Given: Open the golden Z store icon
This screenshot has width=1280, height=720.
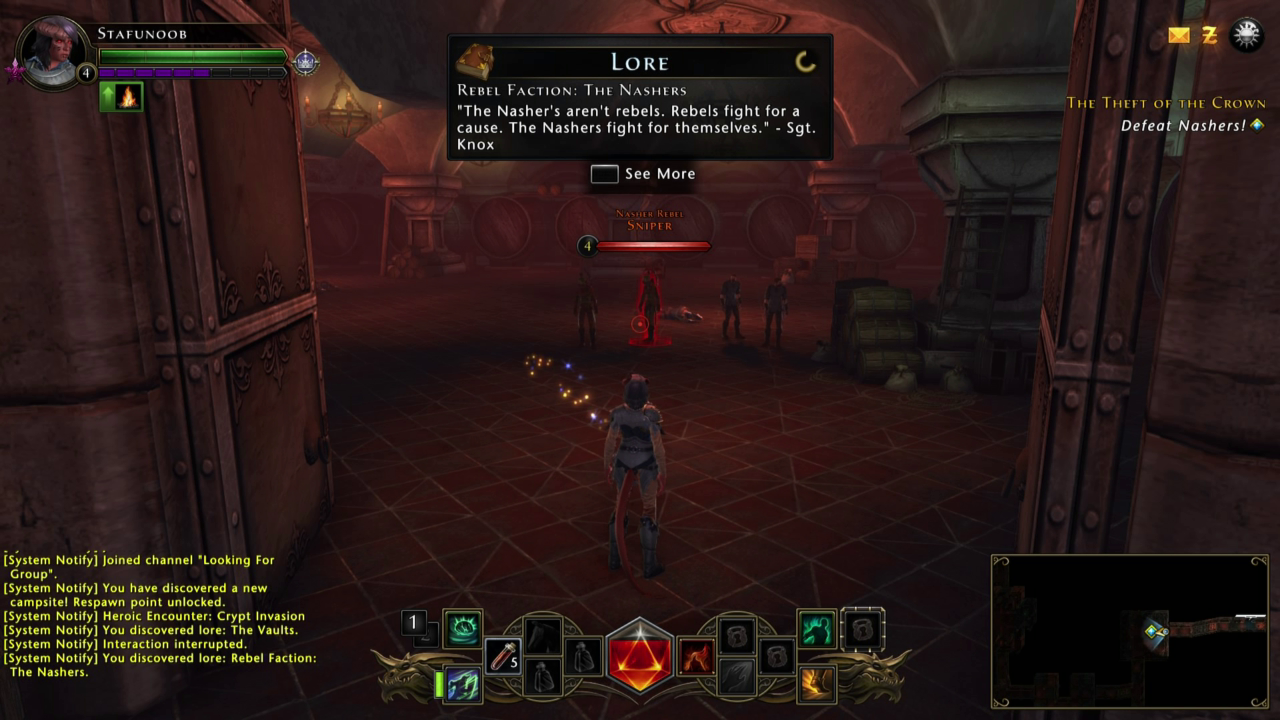Looking at the screenshot, I should pos(1209,36).
